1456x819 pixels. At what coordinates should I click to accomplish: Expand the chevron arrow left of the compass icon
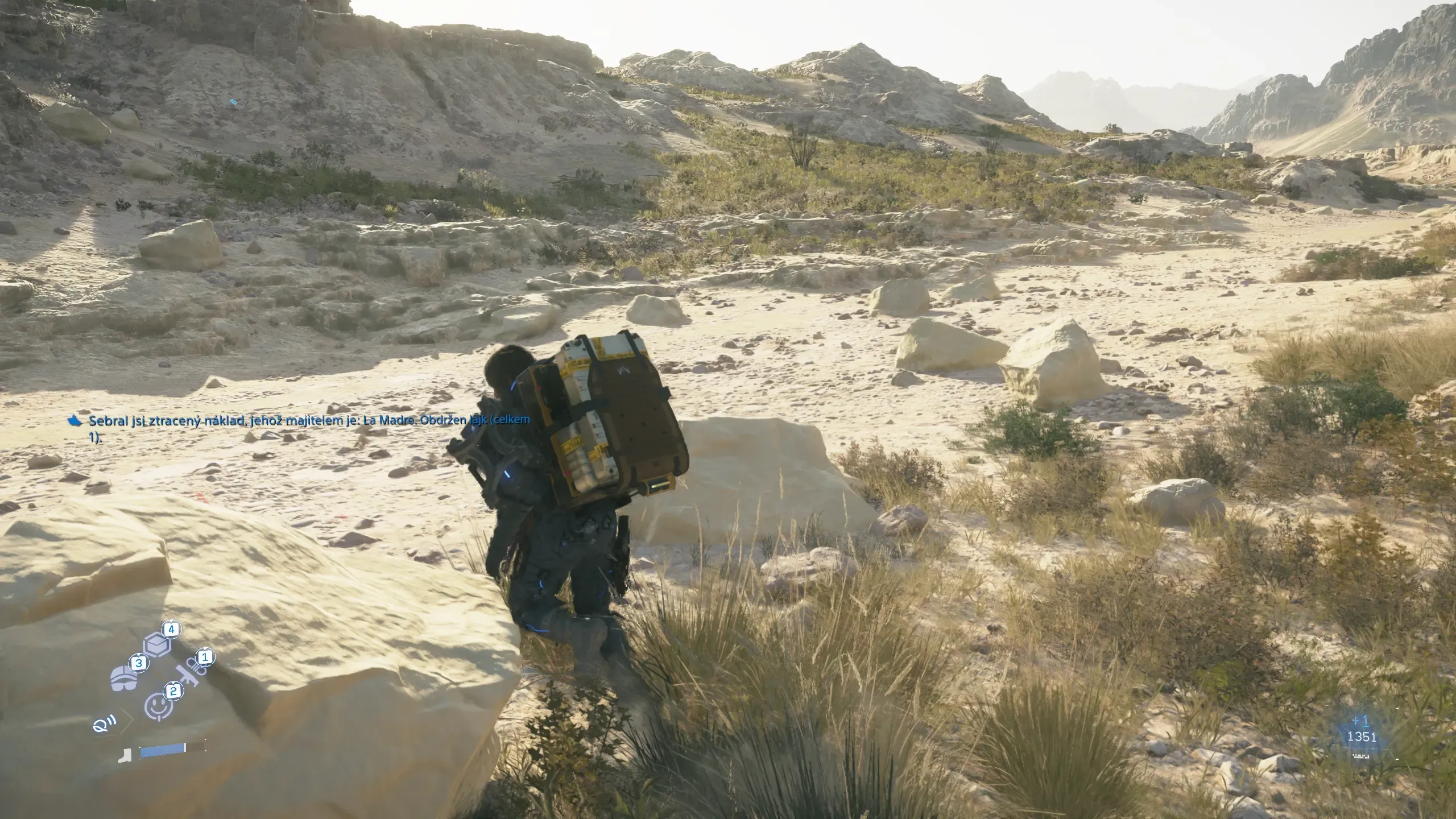(x=125, y=722)
